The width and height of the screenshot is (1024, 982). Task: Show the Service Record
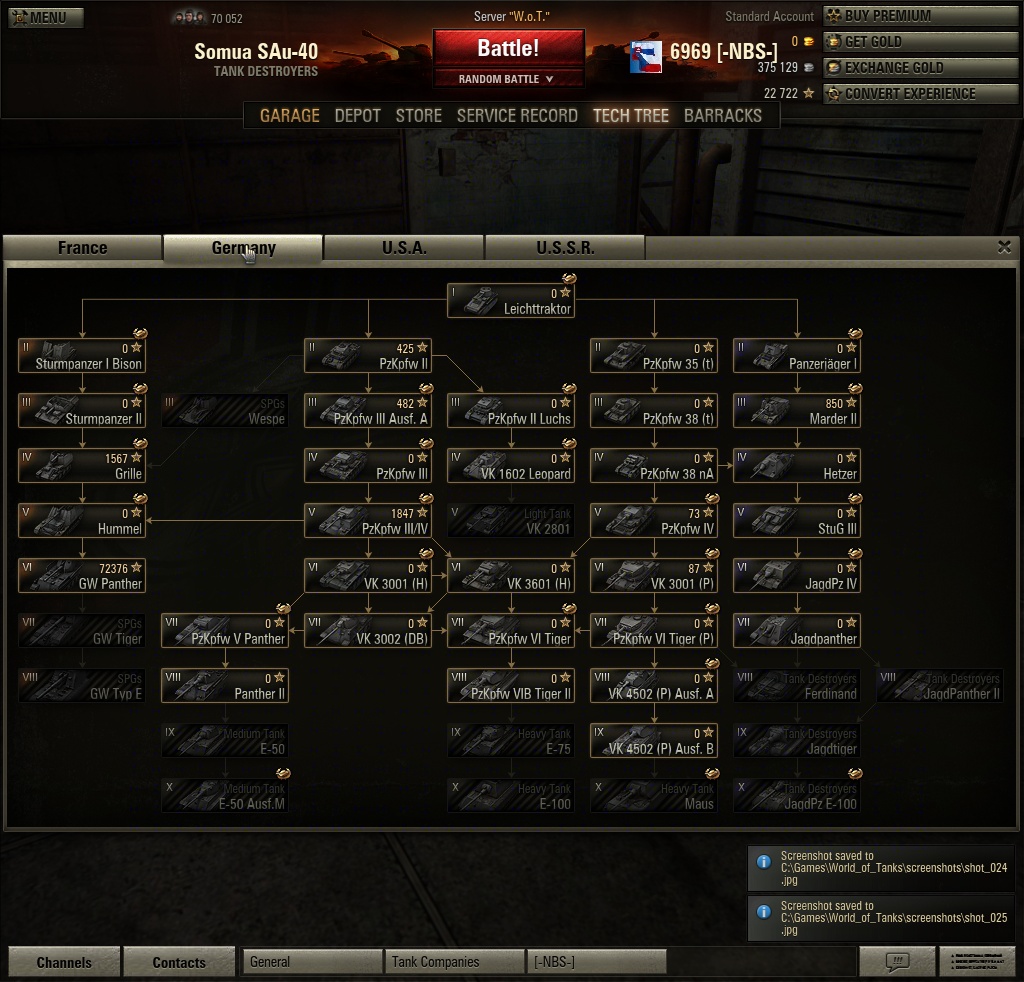(x=517, y=115)
